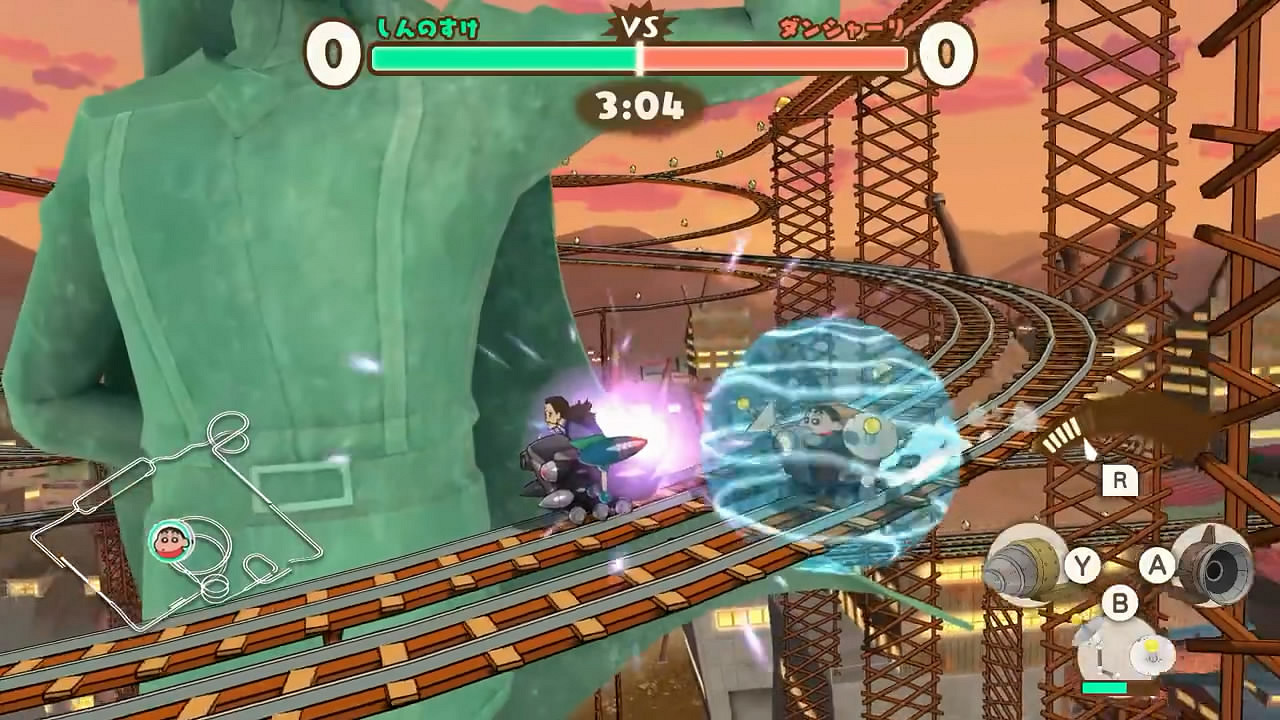
Task: Click the green boost gauge bar
Action: [1106, 689]
